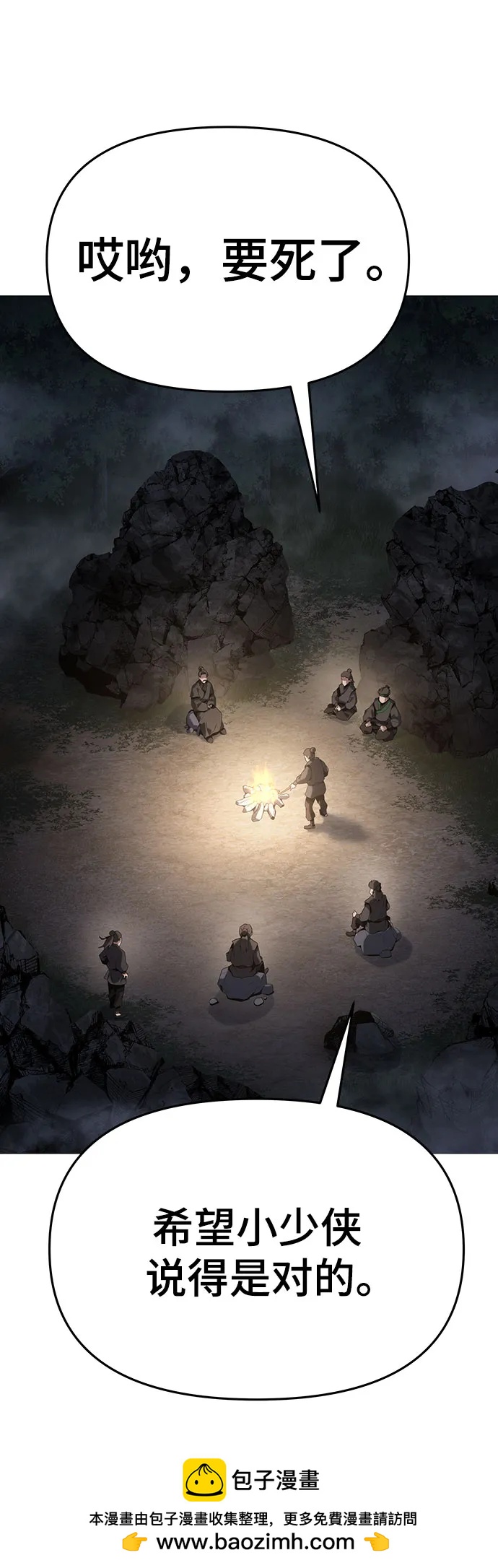The height and width of the screenshot is (1568, 498).
Task: Open the www.baozimh.com website link
Action: [255, 1541]
